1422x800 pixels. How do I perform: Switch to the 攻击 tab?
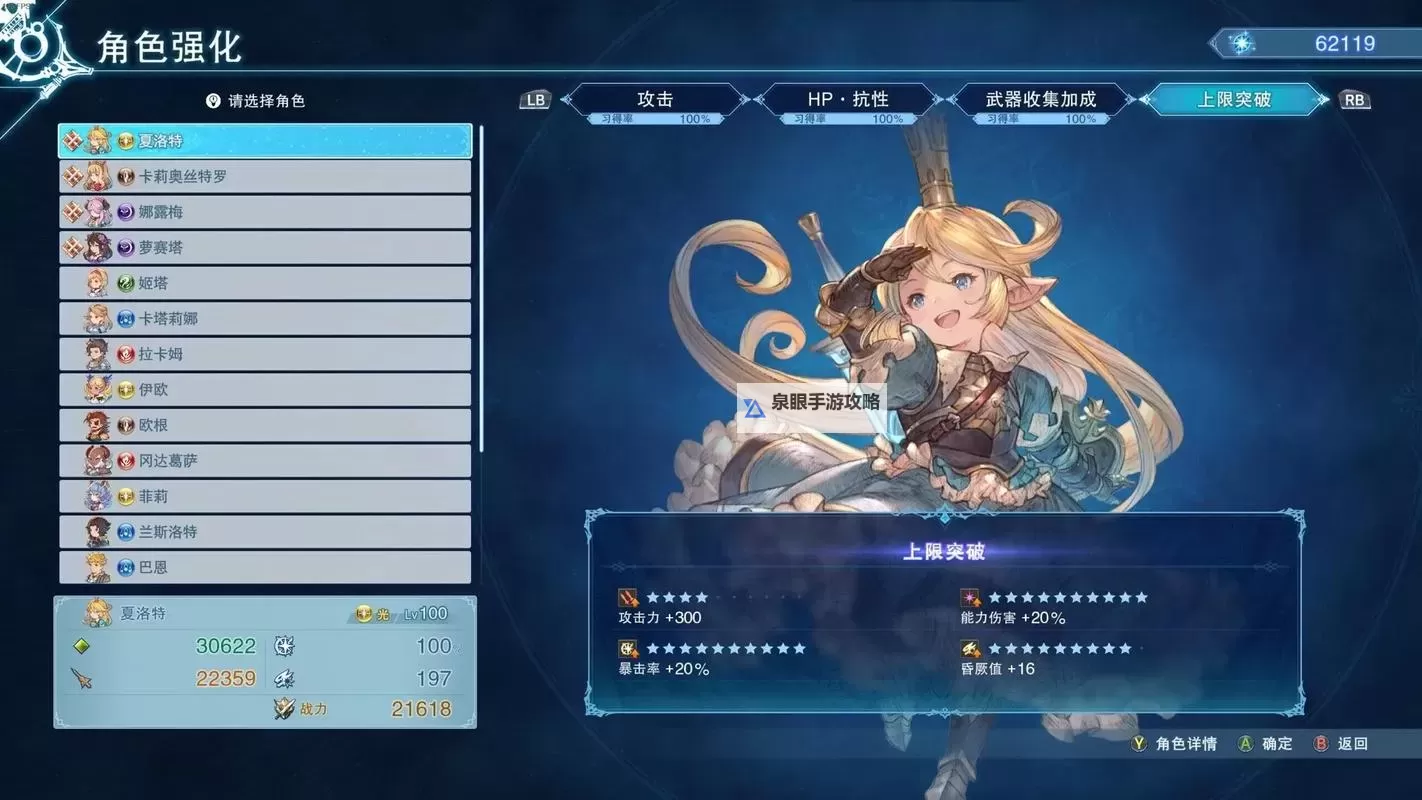click(655, 98)
